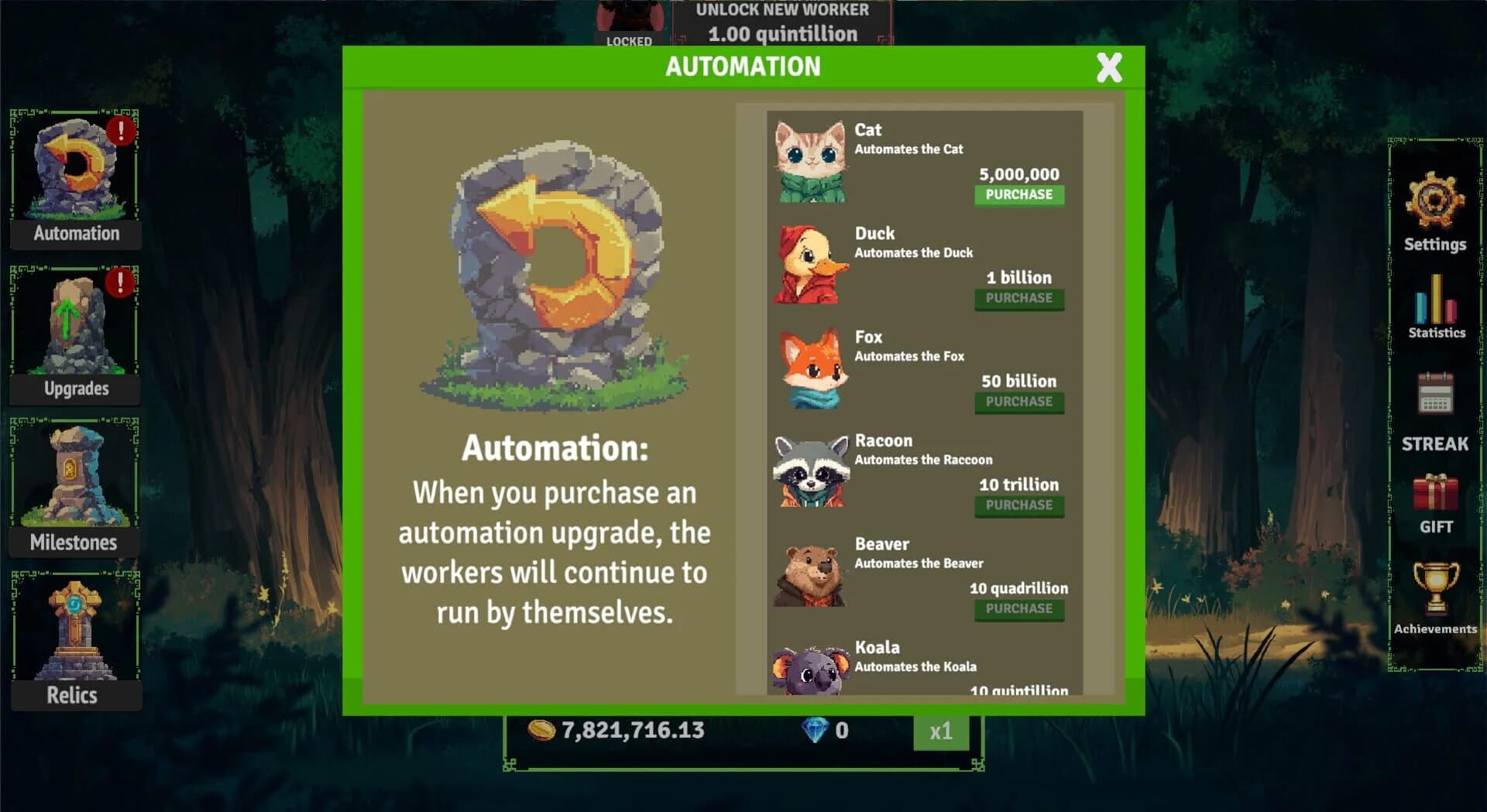Viewport: 1487px width, 812px height.
Task: Purchase the Beaver automation upgrade
Action: pyautogui.click(x=1018, y=609)
